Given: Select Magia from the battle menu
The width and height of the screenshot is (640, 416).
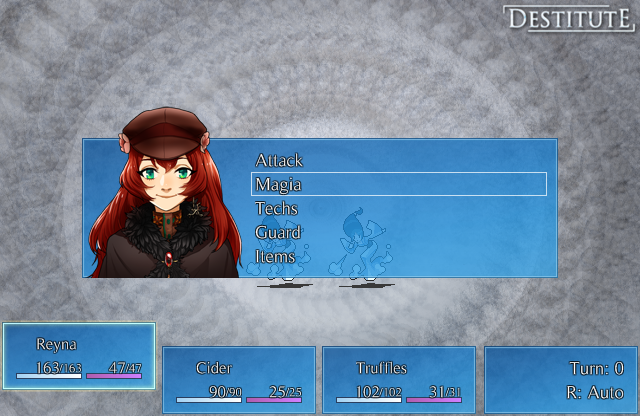Looking at the screenshot, I should tap(279, 185).
